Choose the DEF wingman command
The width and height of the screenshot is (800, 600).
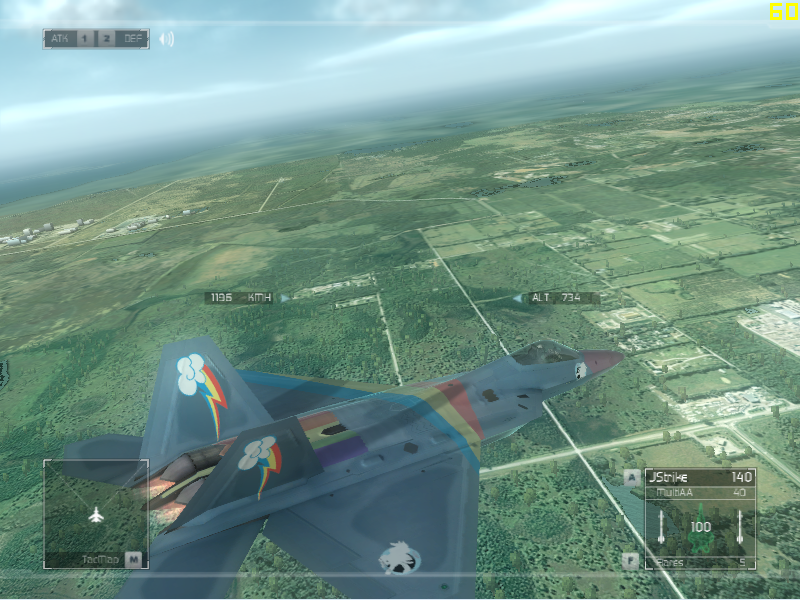pyautogui.click(x=132, y=39)
